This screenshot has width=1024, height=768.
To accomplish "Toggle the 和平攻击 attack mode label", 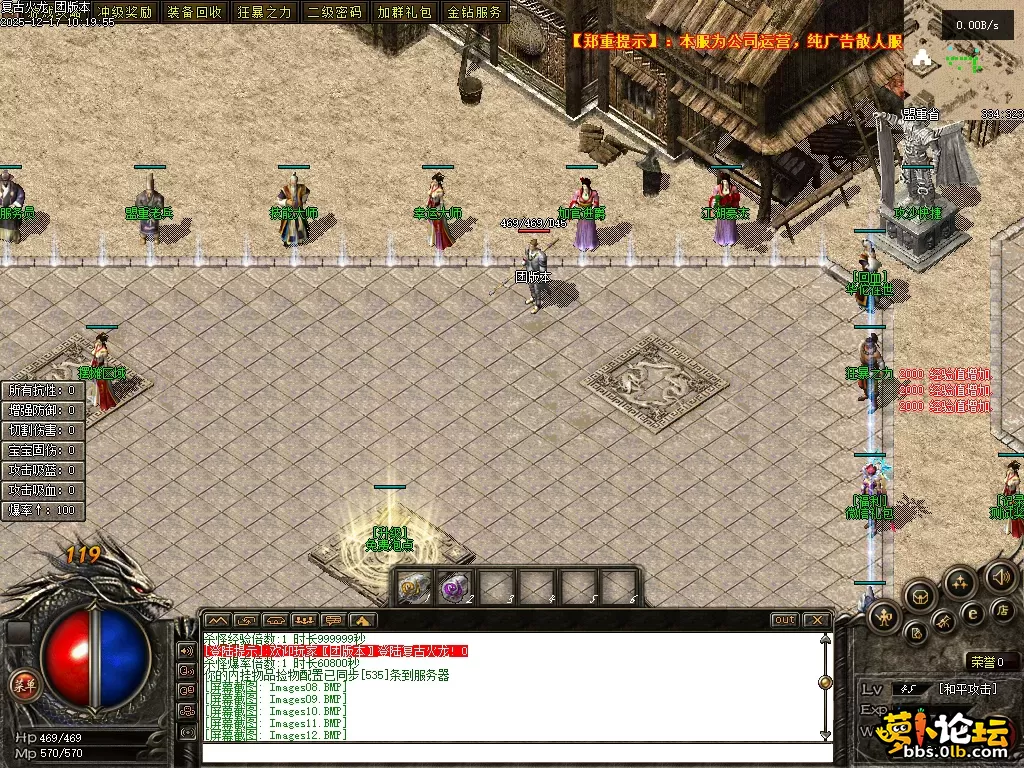I will tap(967, 689).
